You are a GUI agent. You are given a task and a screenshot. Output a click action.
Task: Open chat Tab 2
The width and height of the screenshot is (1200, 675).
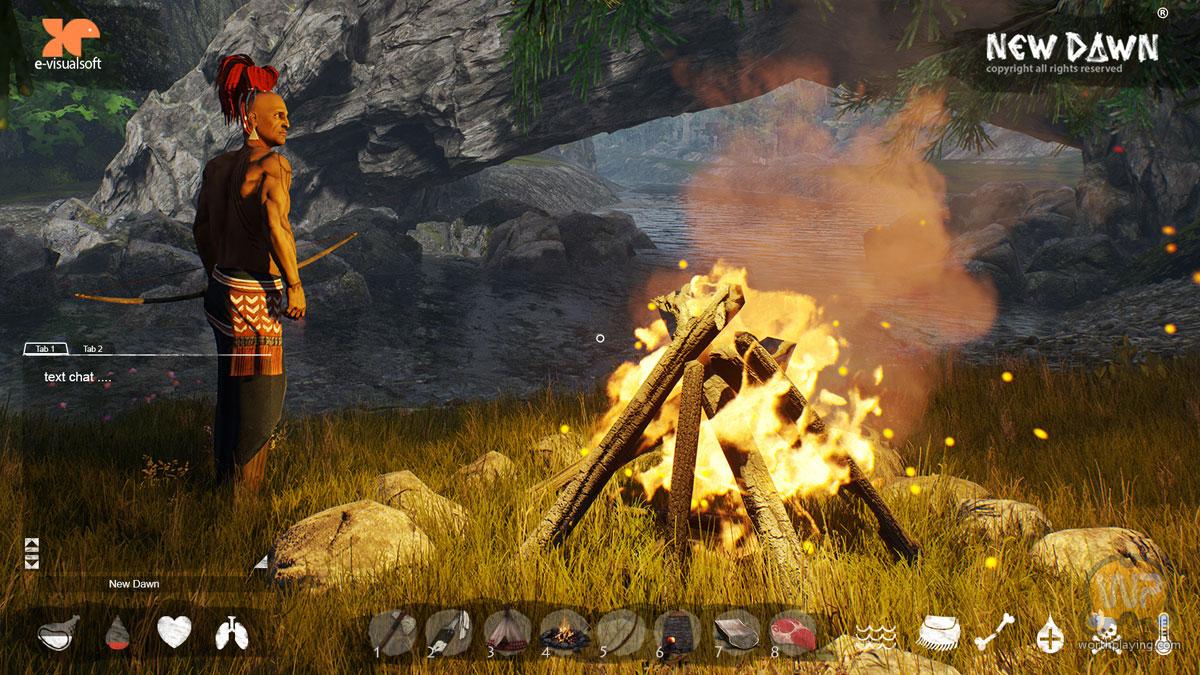pyautogui.click(x=93, y=349)
